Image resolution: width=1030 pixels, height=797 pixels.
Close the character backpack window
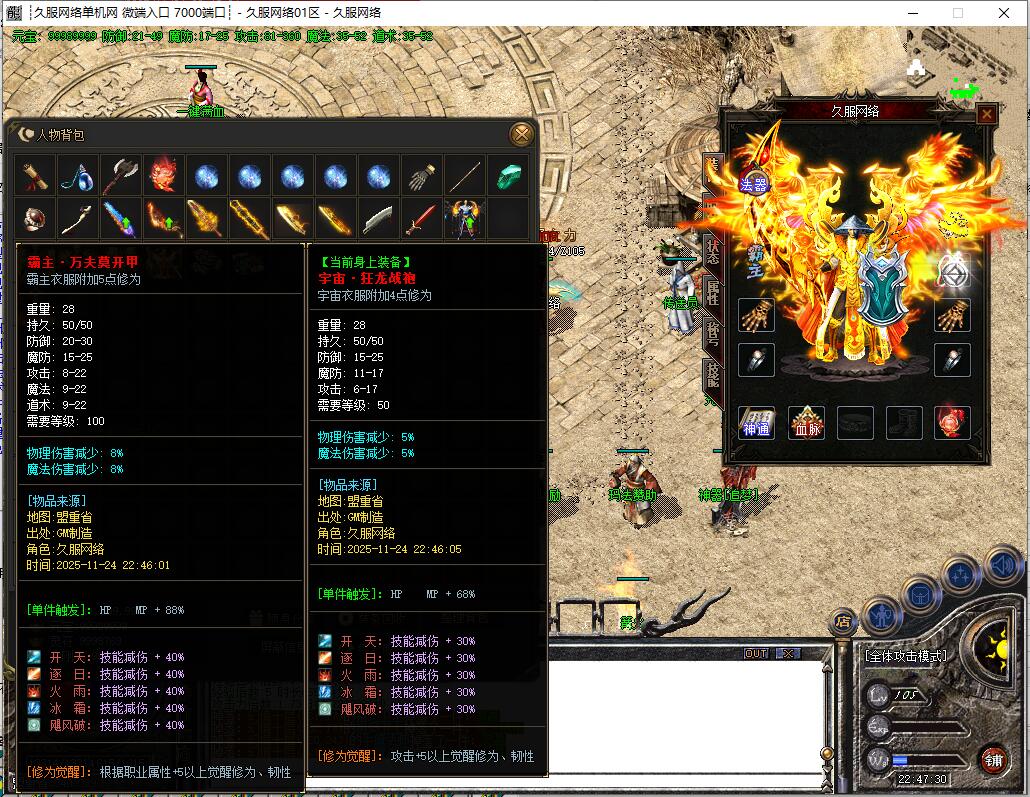(521, 134)
